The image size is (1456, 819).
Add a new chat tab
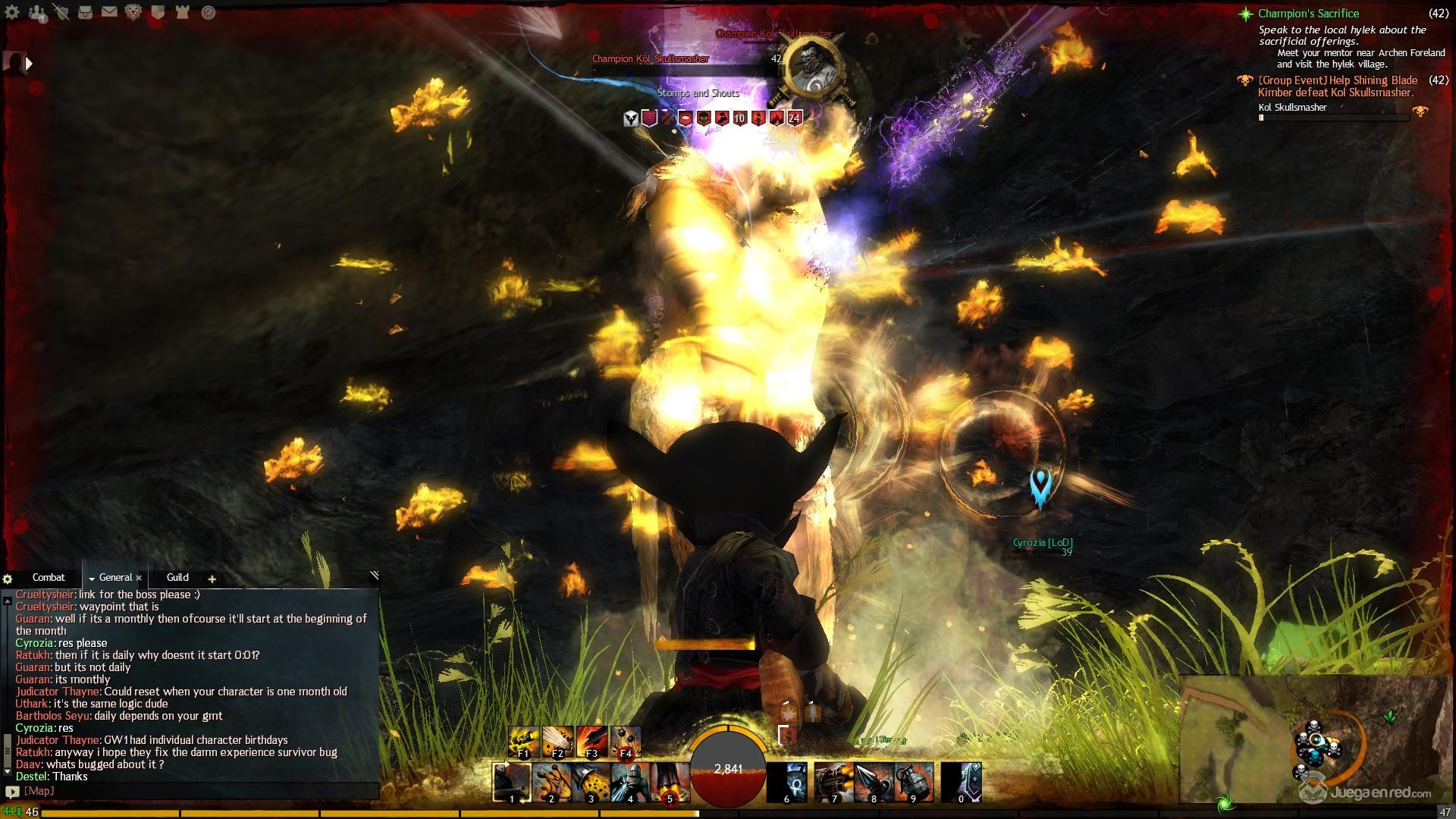pyautogui.click(x=212, y=579)
